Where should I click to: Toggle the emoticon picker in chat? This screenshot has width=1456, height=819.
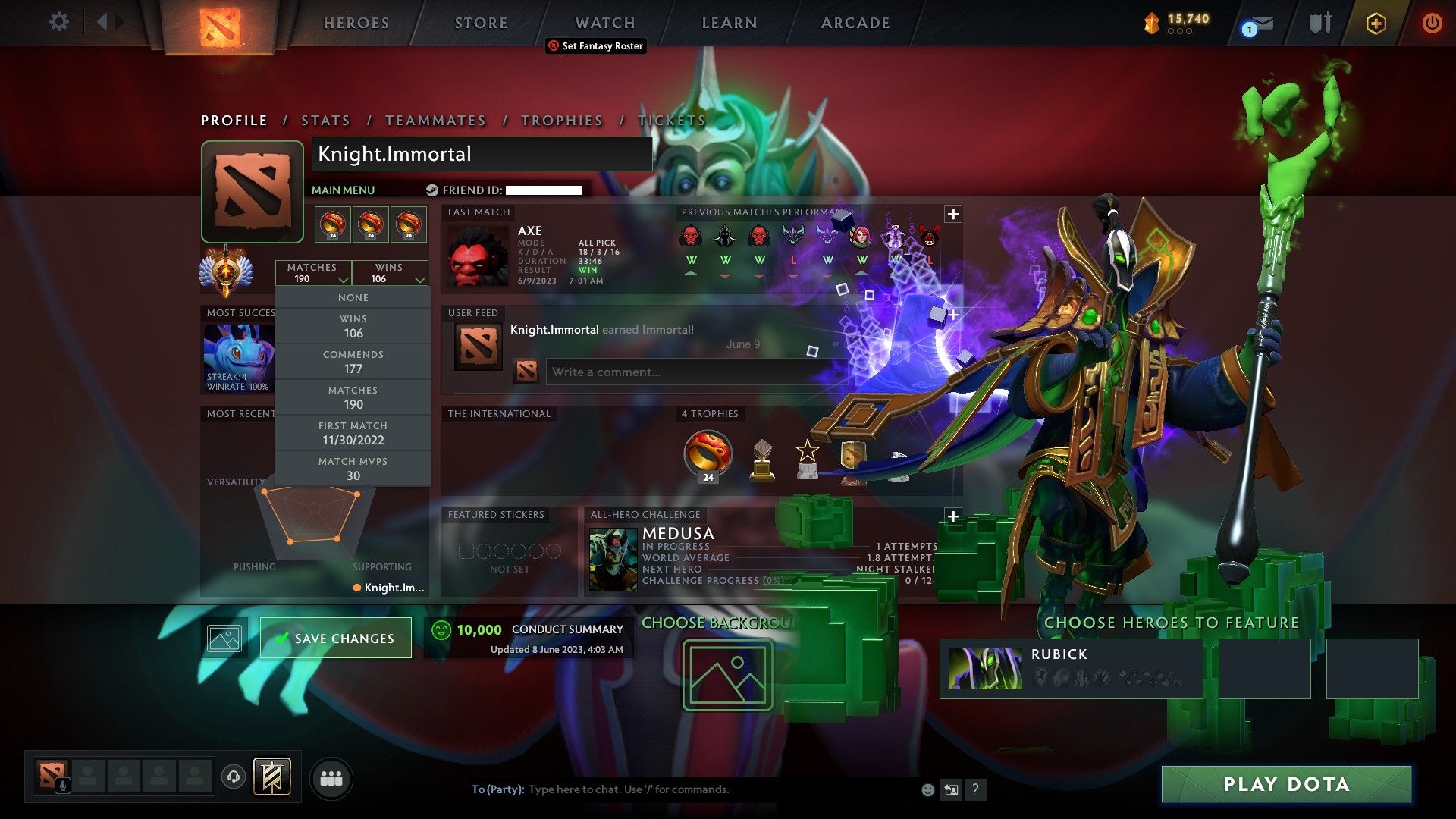(x=927, y=789)
